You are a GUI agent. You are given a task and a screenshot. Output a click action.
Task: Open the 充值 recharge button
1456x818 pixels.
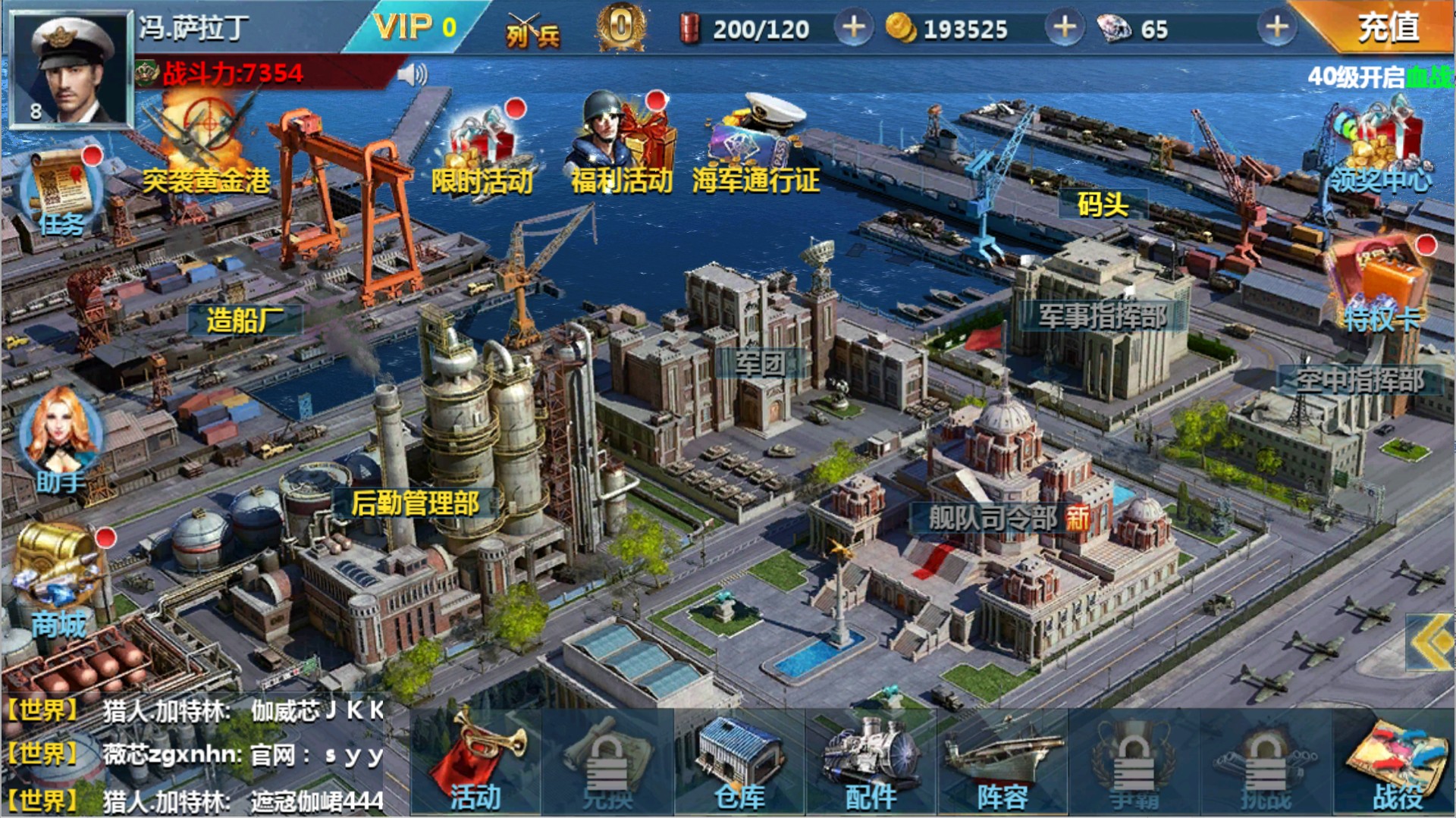tap(1388, 27)
